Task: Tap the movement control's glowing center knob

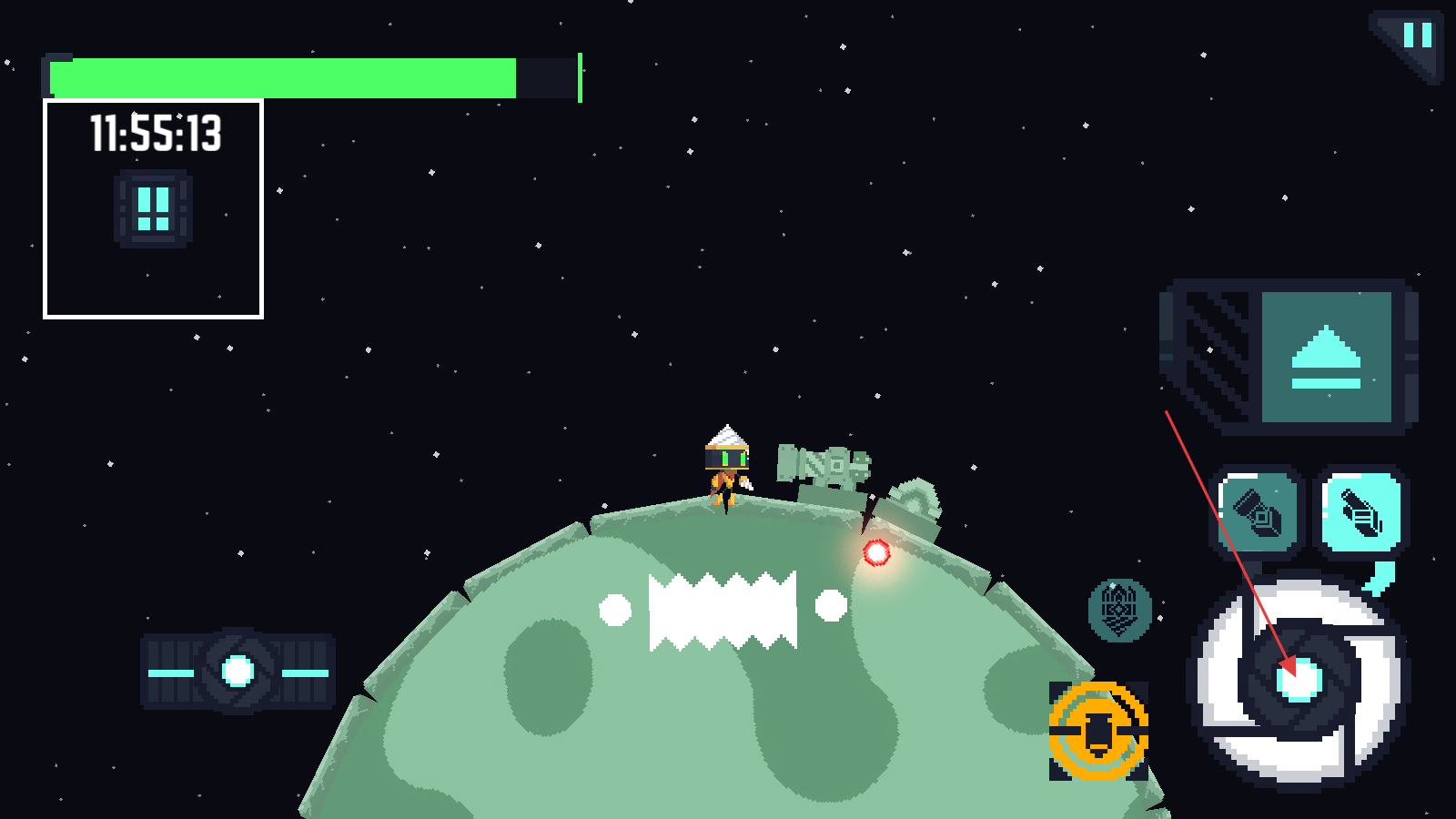Action: point(238,672)
